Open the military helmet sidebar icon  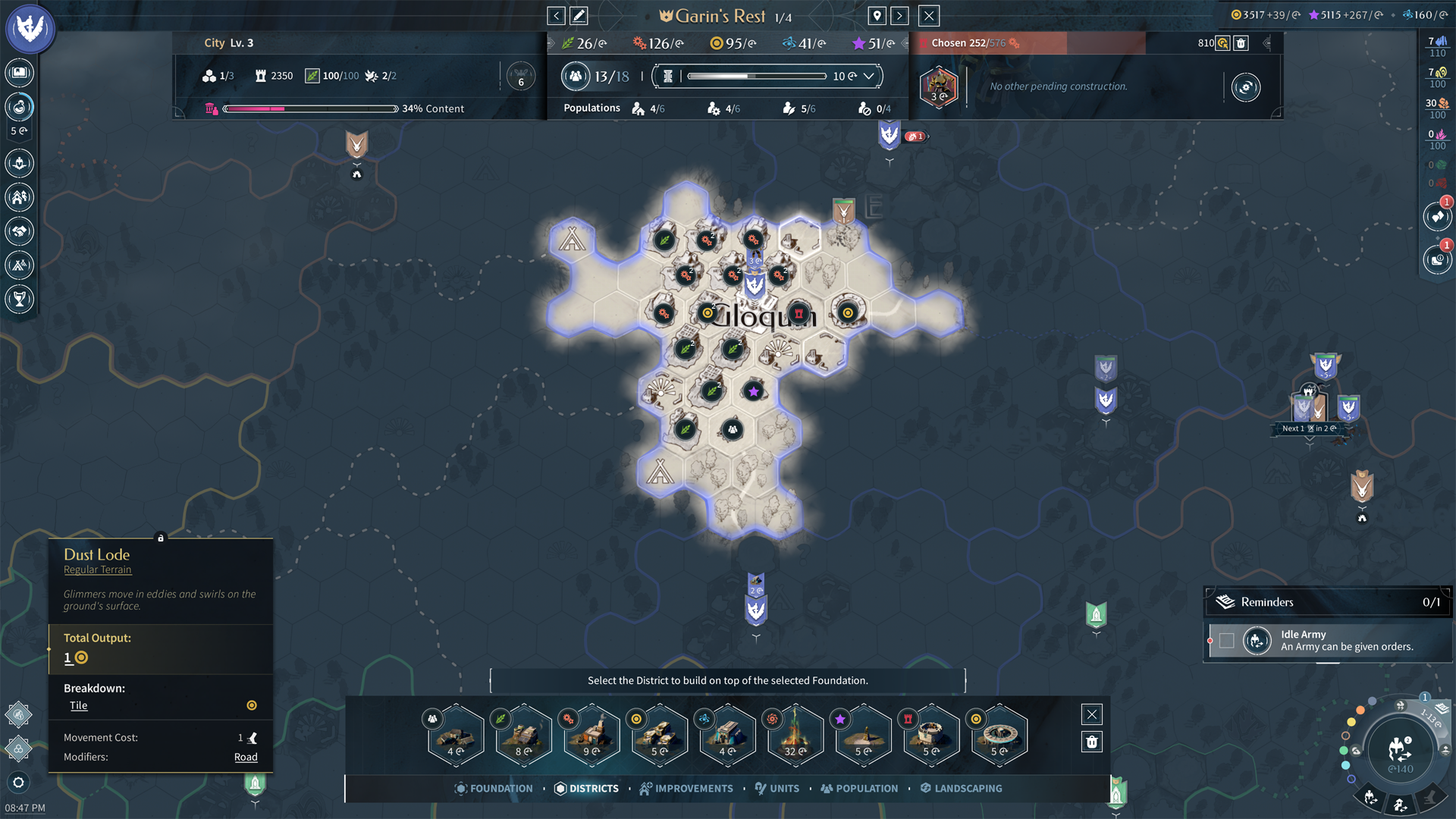click(x=20, y=162)
